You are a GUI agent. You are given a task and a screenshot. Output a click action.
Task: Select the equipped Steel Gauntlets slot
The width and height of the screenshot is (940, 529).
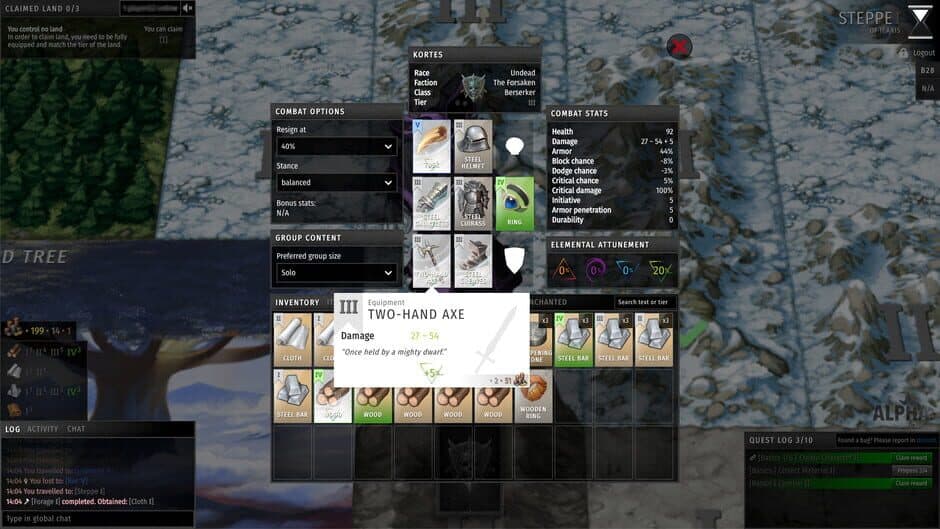click(432, 204)
